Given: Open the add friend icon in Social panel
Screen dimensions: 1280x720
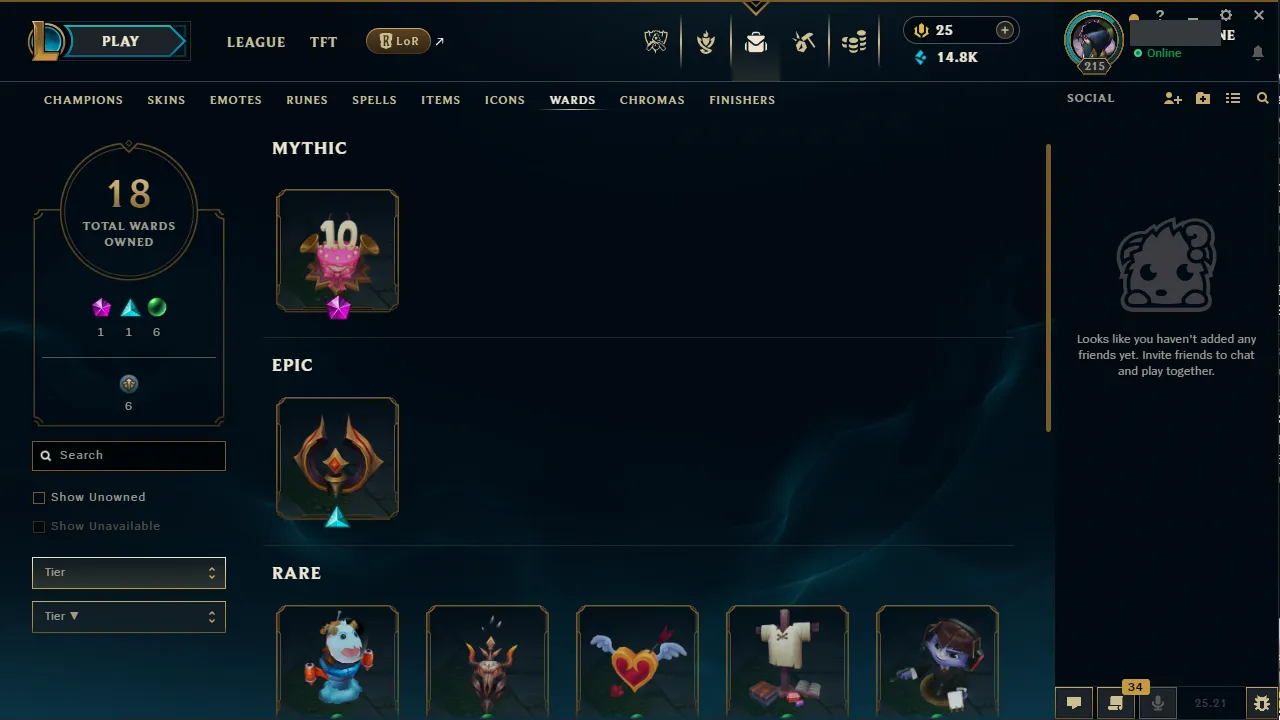Looking at the screenshot, I should tap(1172, 98).
